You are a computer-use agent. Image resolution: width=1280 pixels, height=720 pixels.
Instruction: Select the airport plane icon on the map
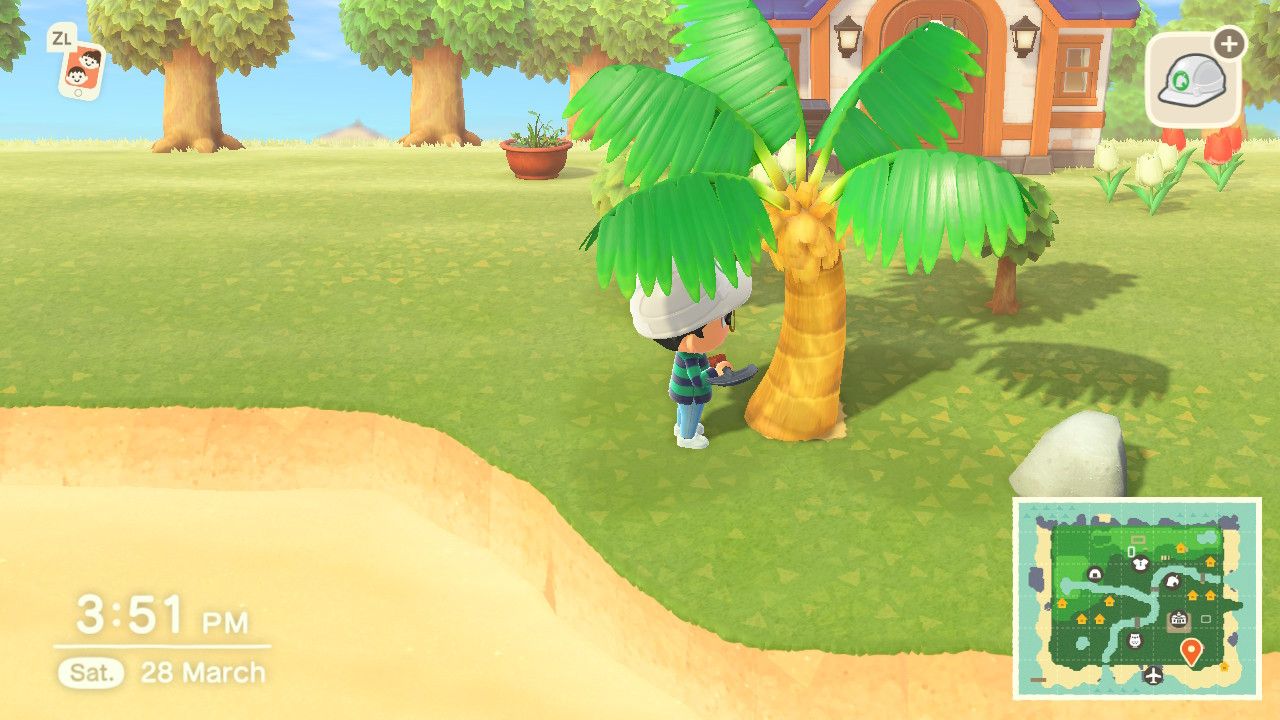click(1152, 676)
